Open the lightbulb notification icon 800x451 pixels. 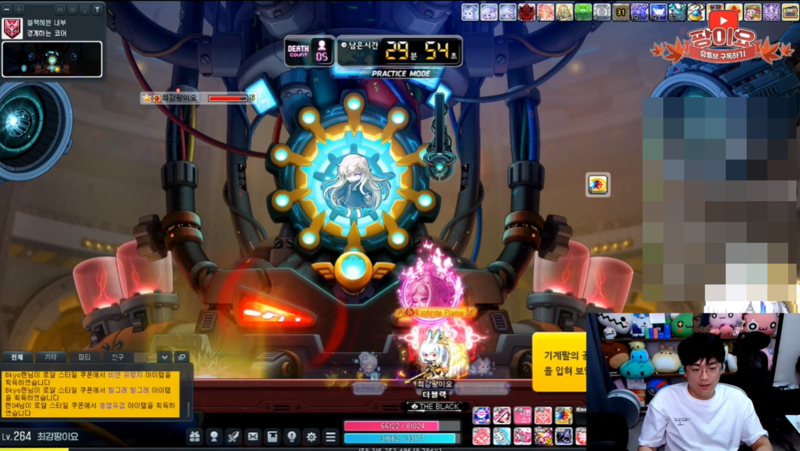pyautogui.click(x=291, y=437)
